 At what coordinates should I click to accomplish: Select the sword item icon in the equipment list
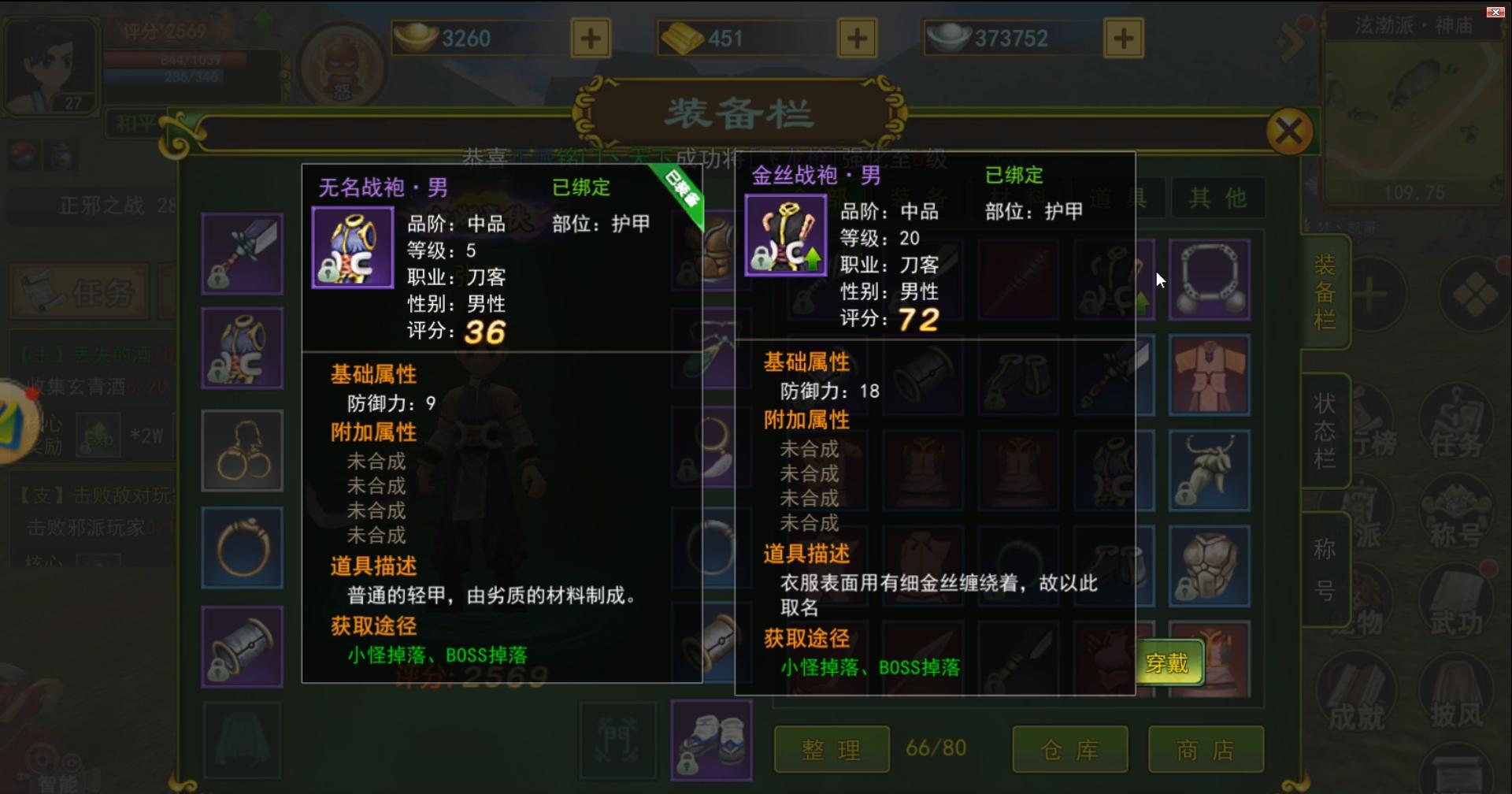(242, 254)
